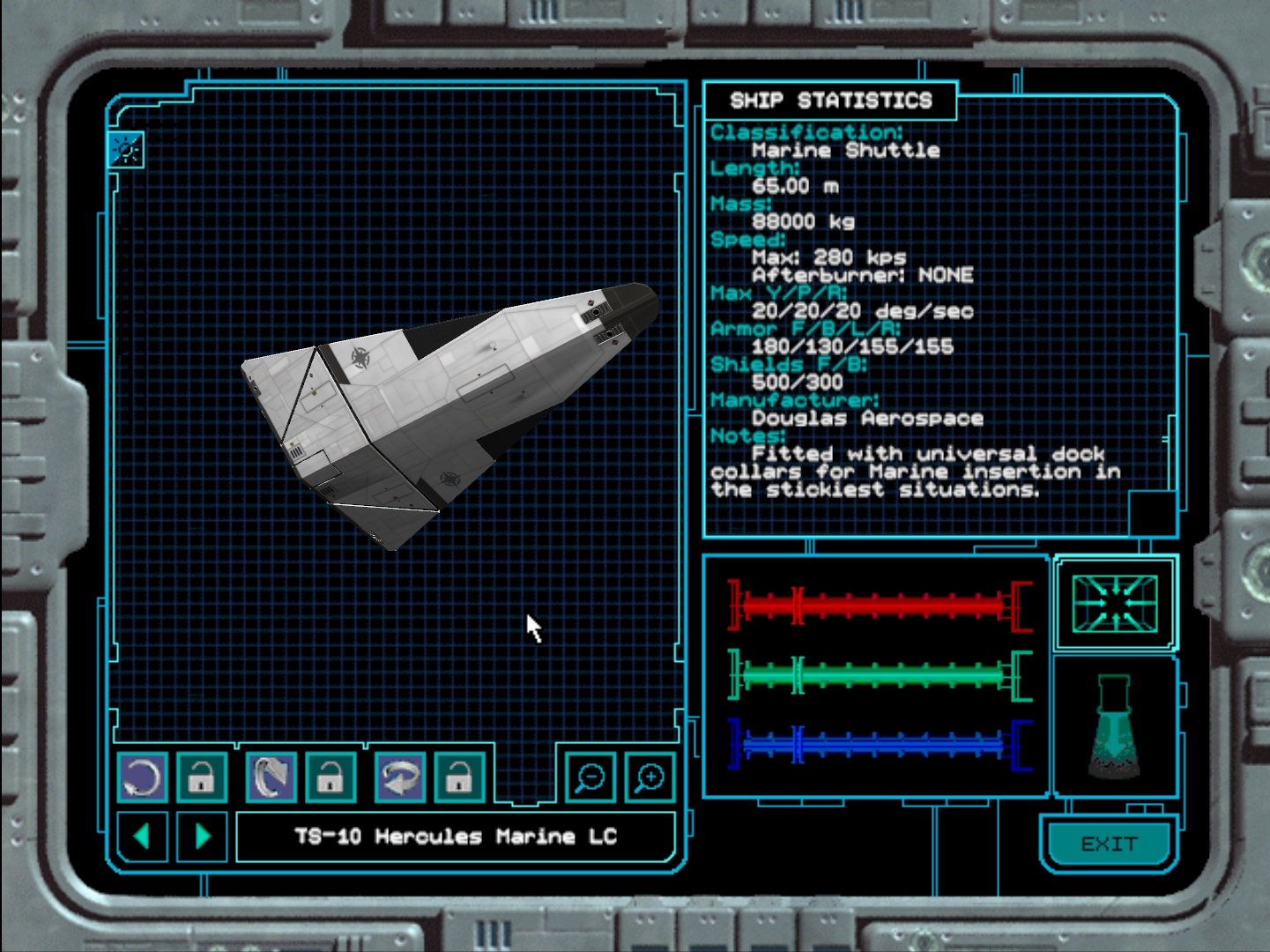
Task: Click the inward arrows center-view icon
Action: tap(1115, 603)
